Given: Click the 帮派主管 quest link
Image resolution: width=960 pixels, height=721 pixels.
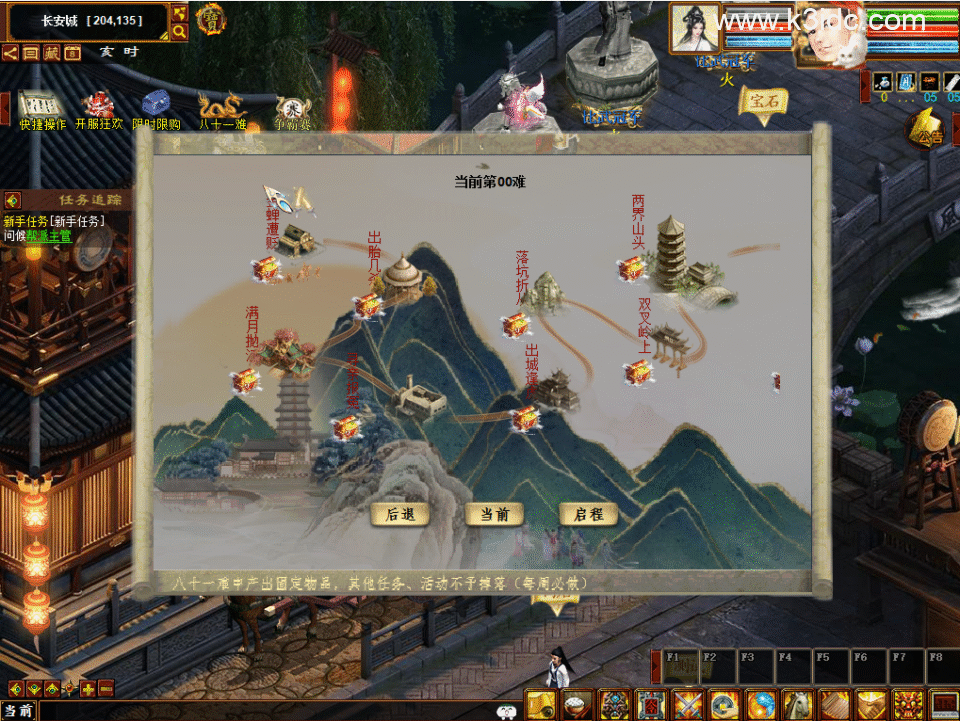Looking at the screenshot, I should (x=50, y=236).
